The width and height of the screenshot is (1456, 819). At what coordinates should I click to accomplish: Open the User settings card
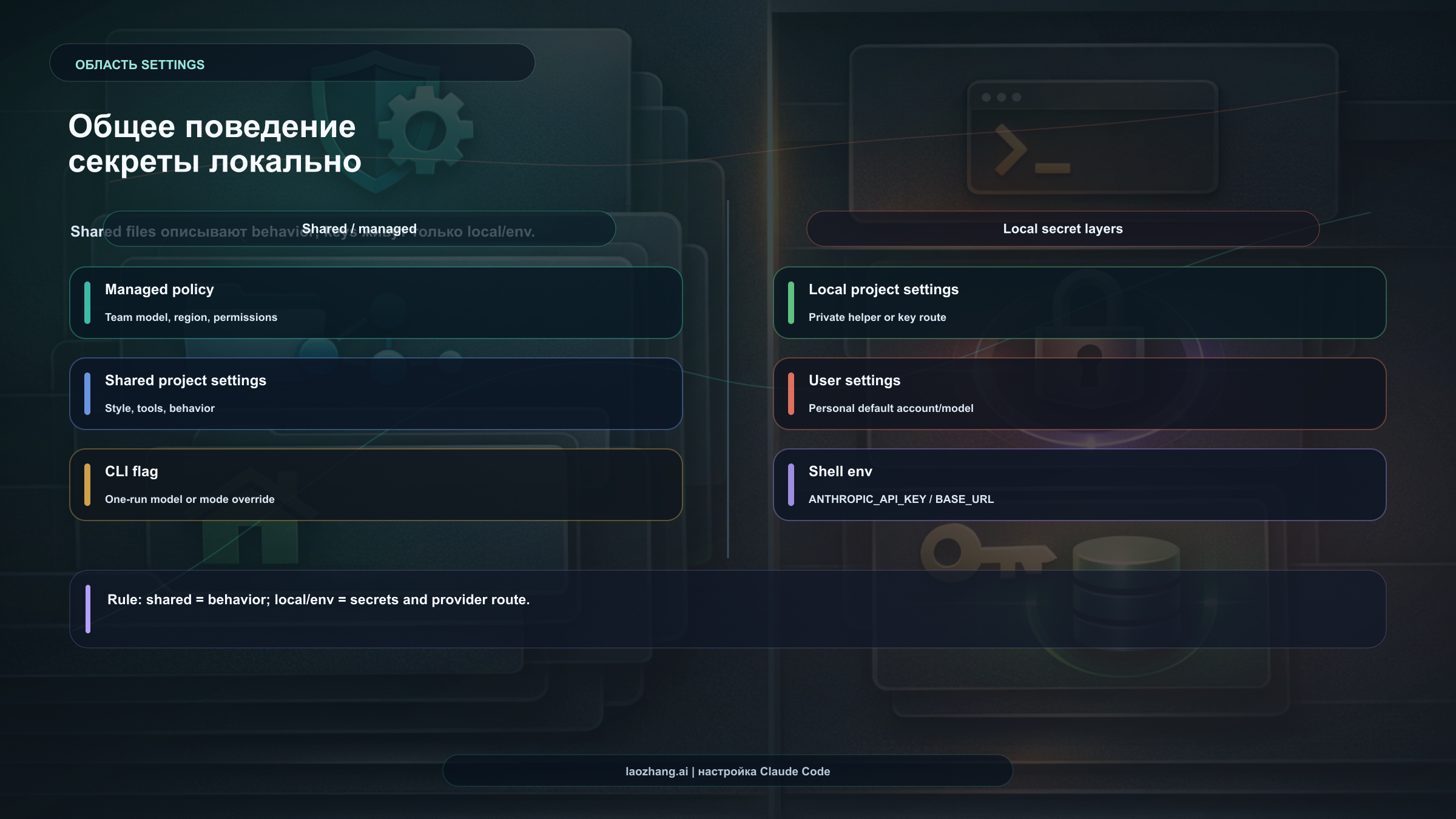coord(1079,394)
